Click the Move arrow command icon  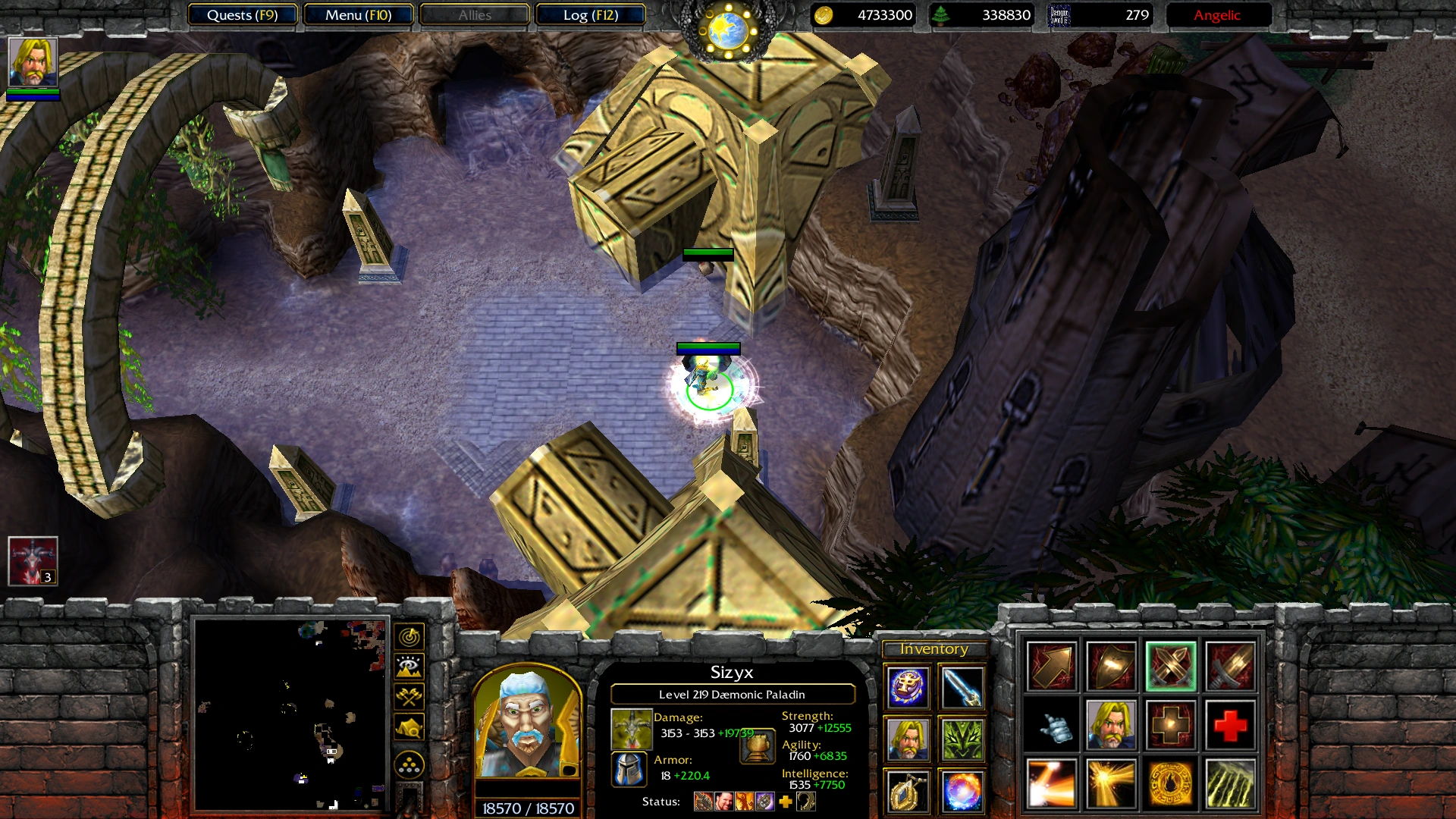tap(1051, 667)
